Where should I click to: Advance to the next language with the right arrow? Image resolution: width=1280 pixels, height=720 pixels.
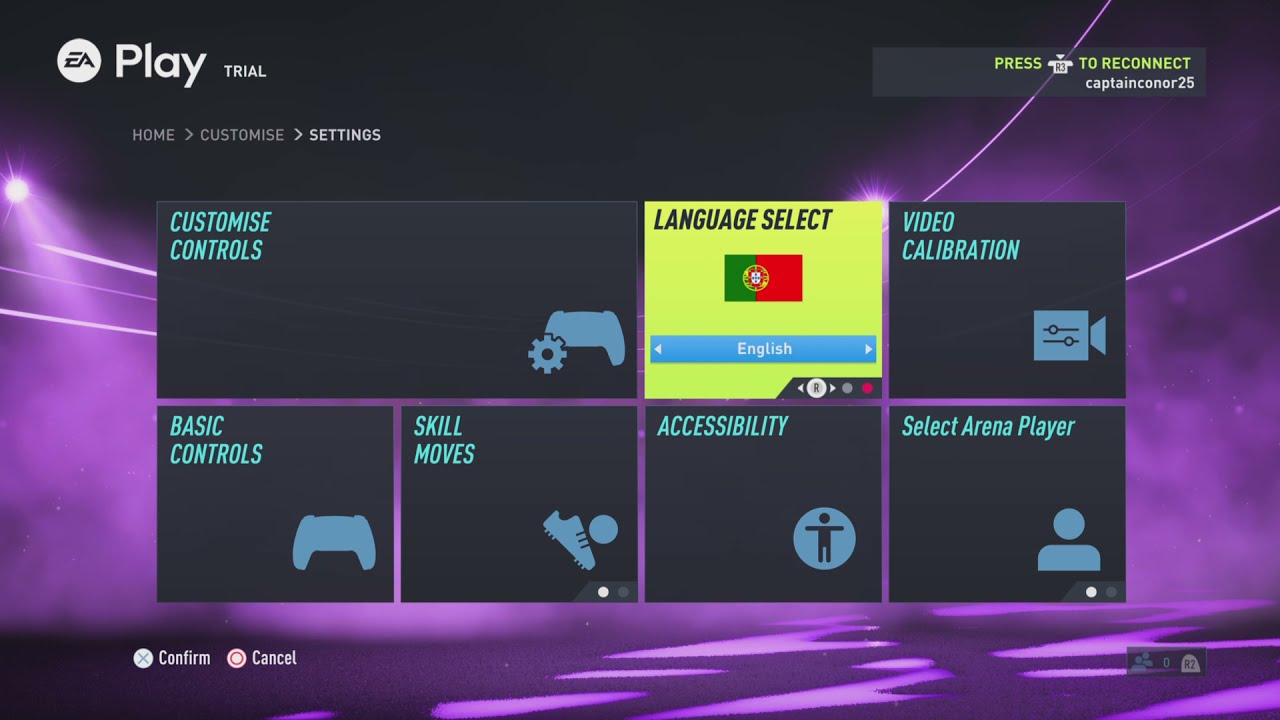(x=868, y=348)
